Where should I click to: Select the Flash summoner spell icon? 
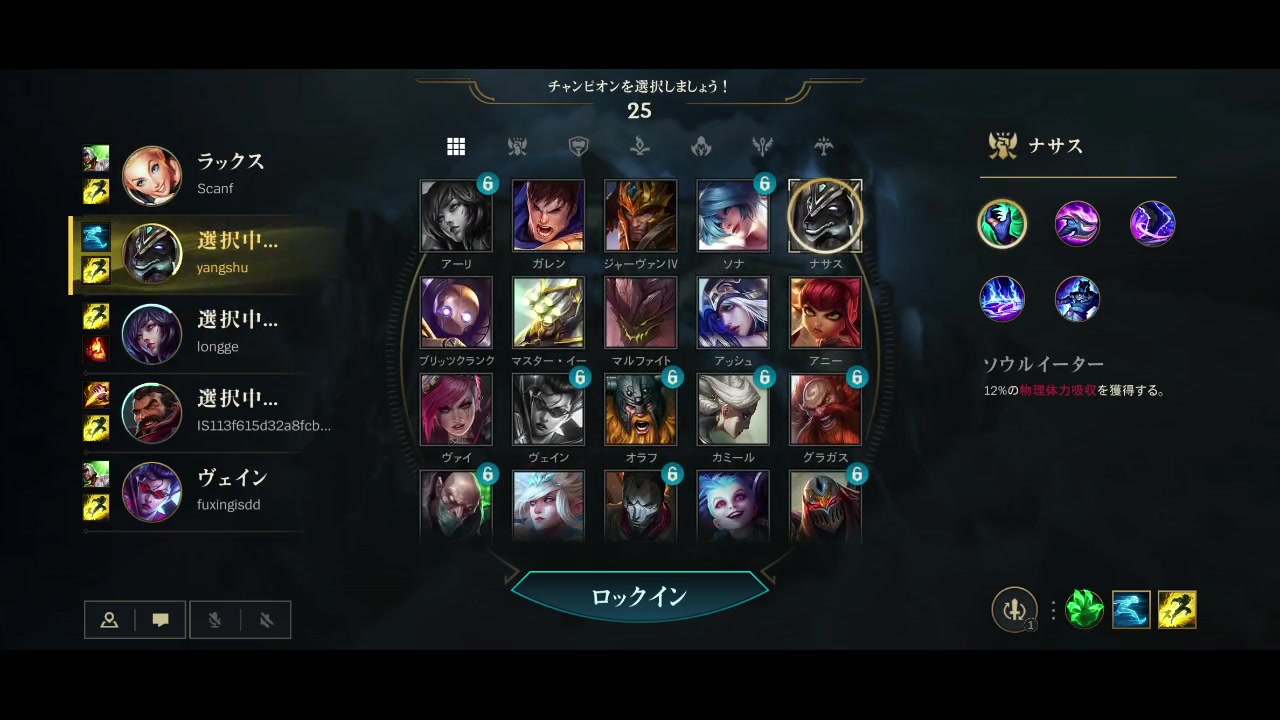click(x=1177, y=609)
